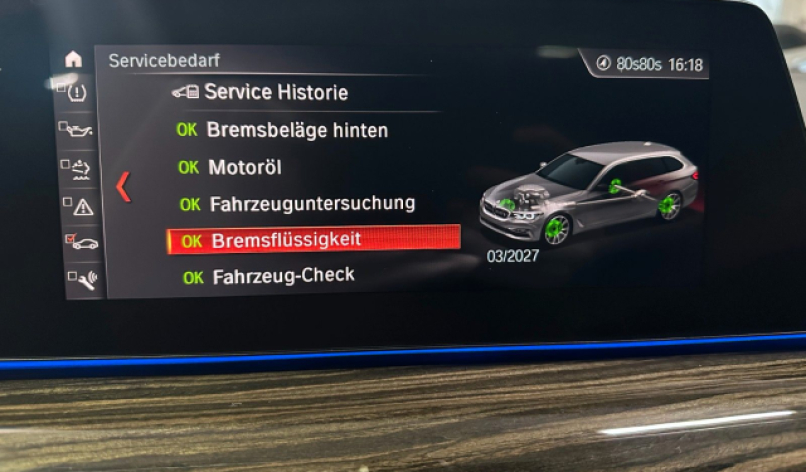The width and height of the screenshot is (806, 472).
Task: Select the highlighted Bremsflüssigkeit row
Action: 313,240
